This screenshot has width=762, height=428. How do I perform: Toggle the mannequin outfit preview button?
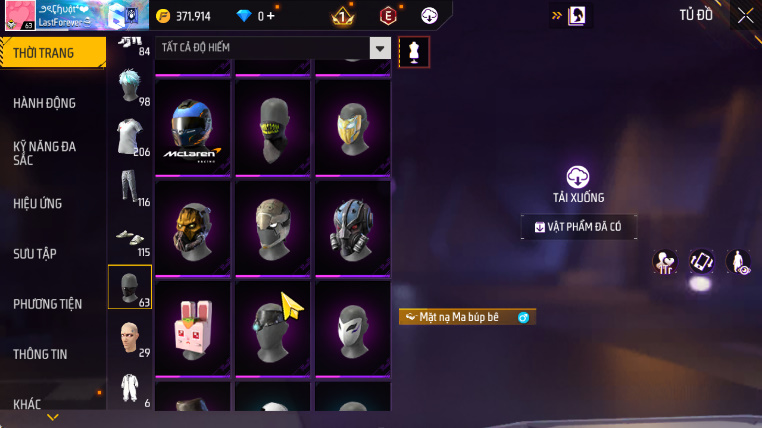(414, 52)
